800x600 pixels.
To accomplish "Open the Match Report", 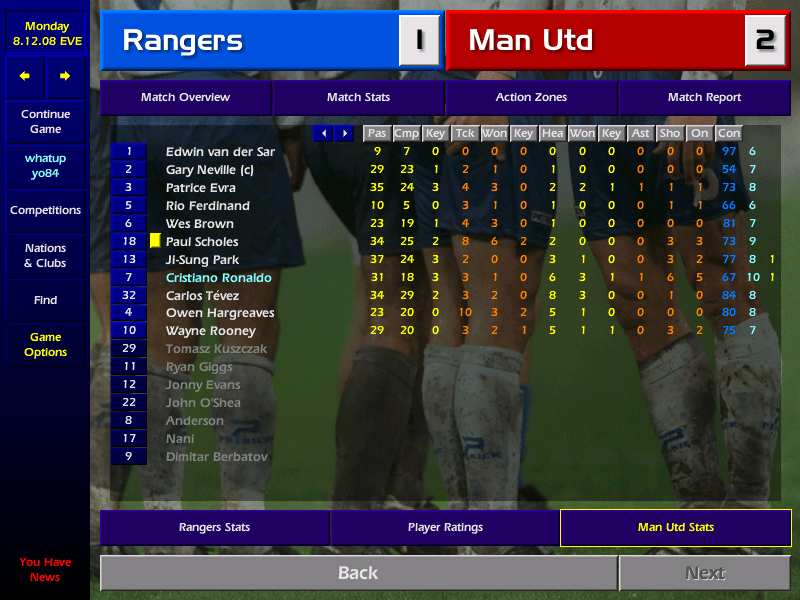I will (x=704, y=97).
